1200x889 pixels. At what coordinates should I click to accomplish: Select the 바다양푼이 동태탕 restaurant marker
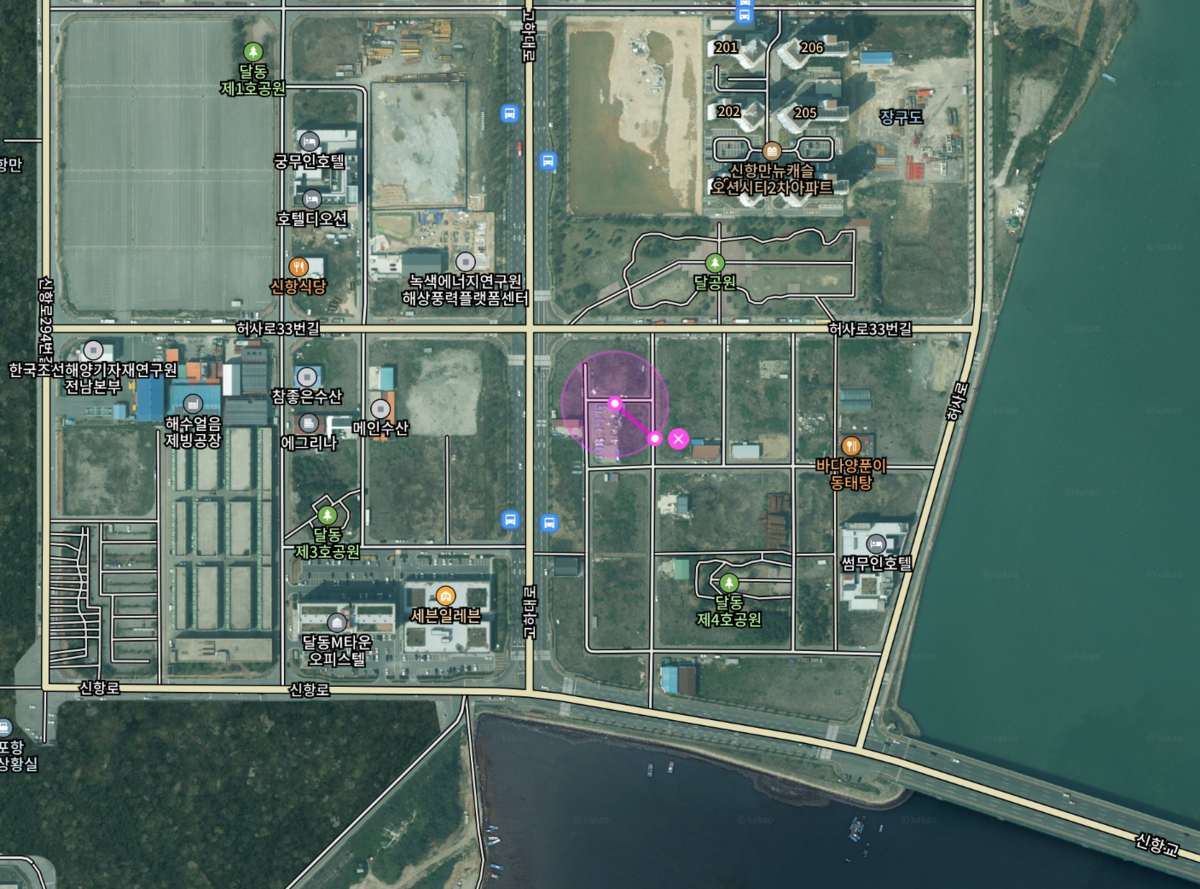pos(851,445)
